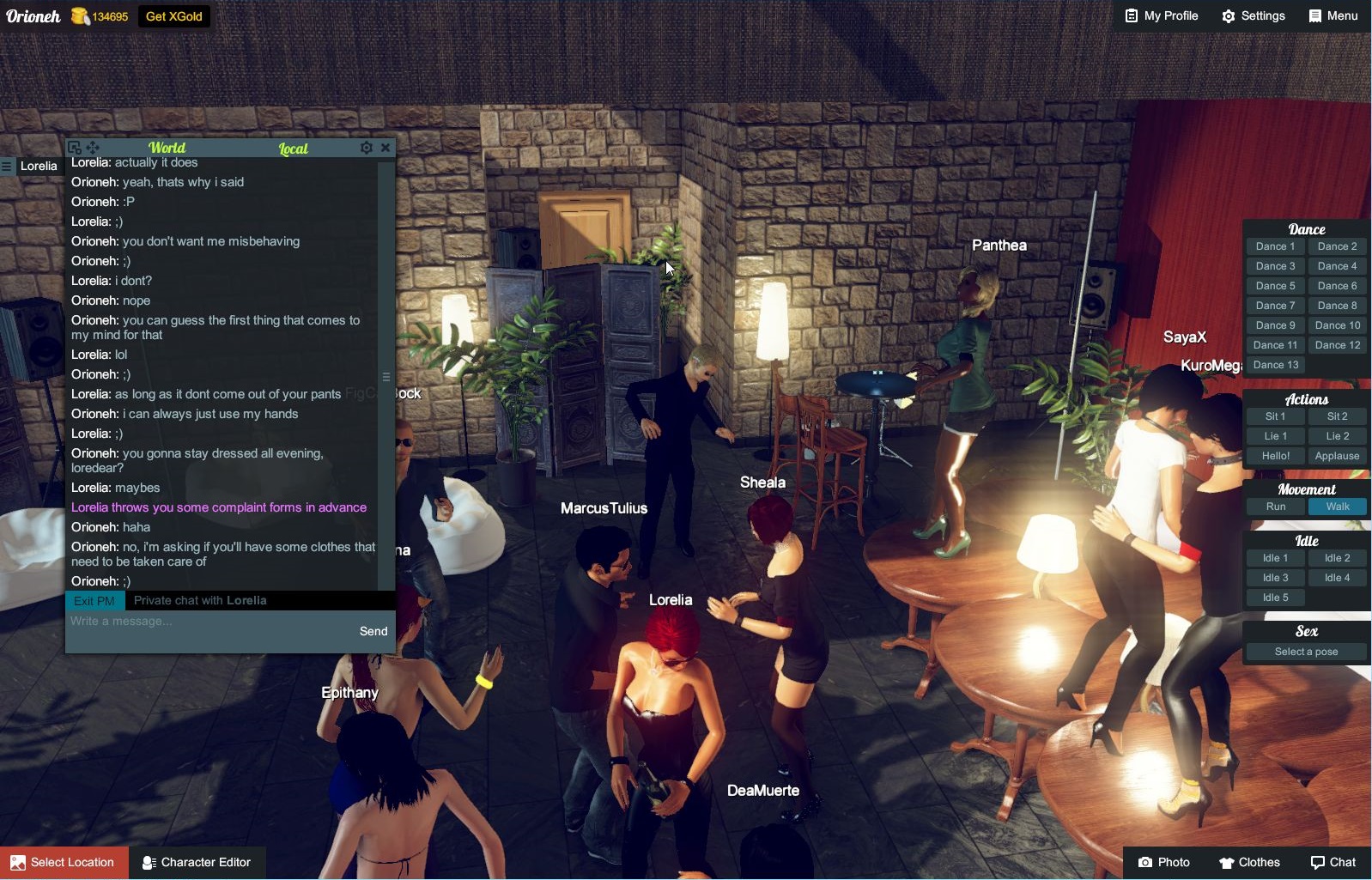This screenshot has height=880, width=1372.
Task: Click the move chat window arrows icon
Action: point(91,147)
